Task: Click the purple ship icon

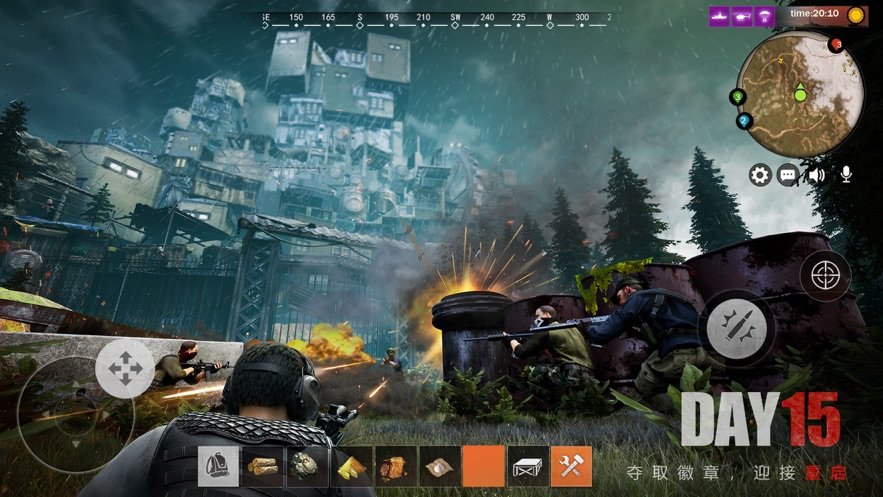Action: coord(718,16)
